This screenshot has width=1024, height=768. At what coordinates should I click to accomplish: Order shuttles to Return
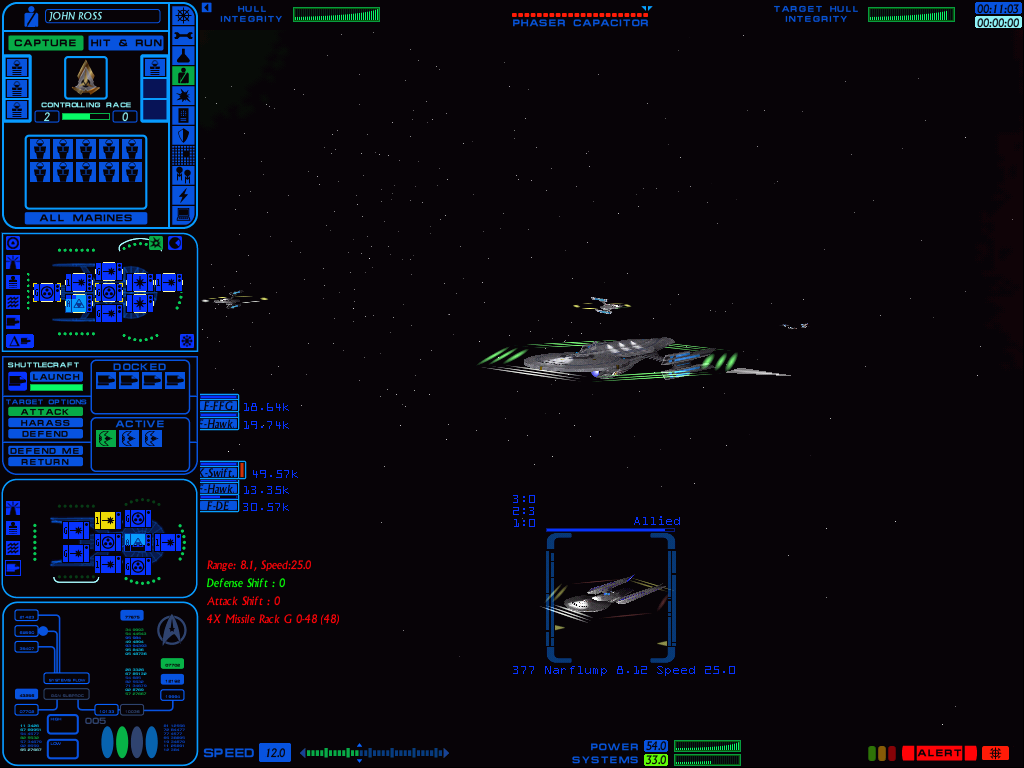tap(46, 462)
